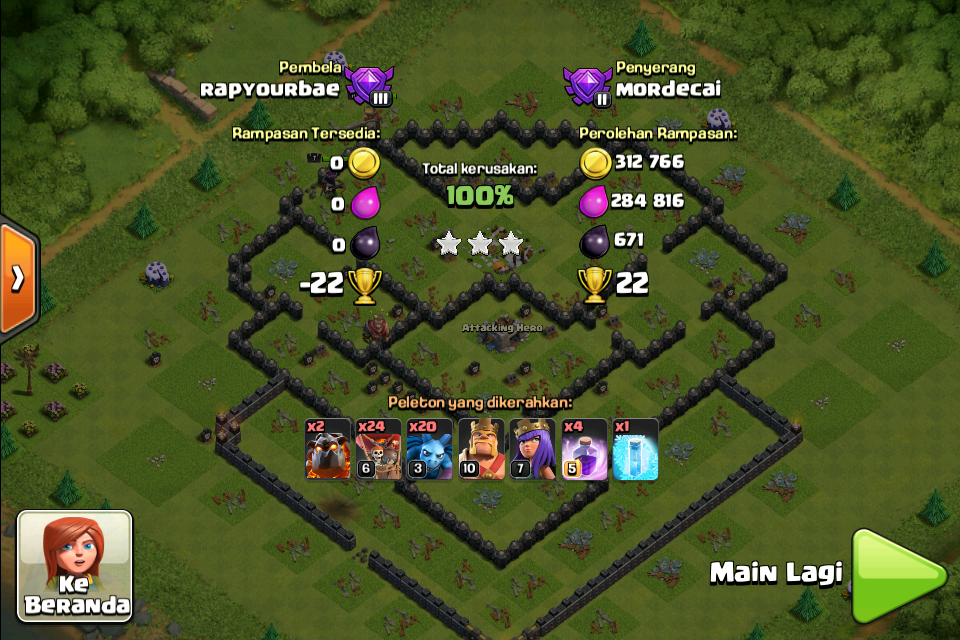Tap the Archer Queen hero card
The height and width of the screenshot is (640, 960).
coord(533,449)
